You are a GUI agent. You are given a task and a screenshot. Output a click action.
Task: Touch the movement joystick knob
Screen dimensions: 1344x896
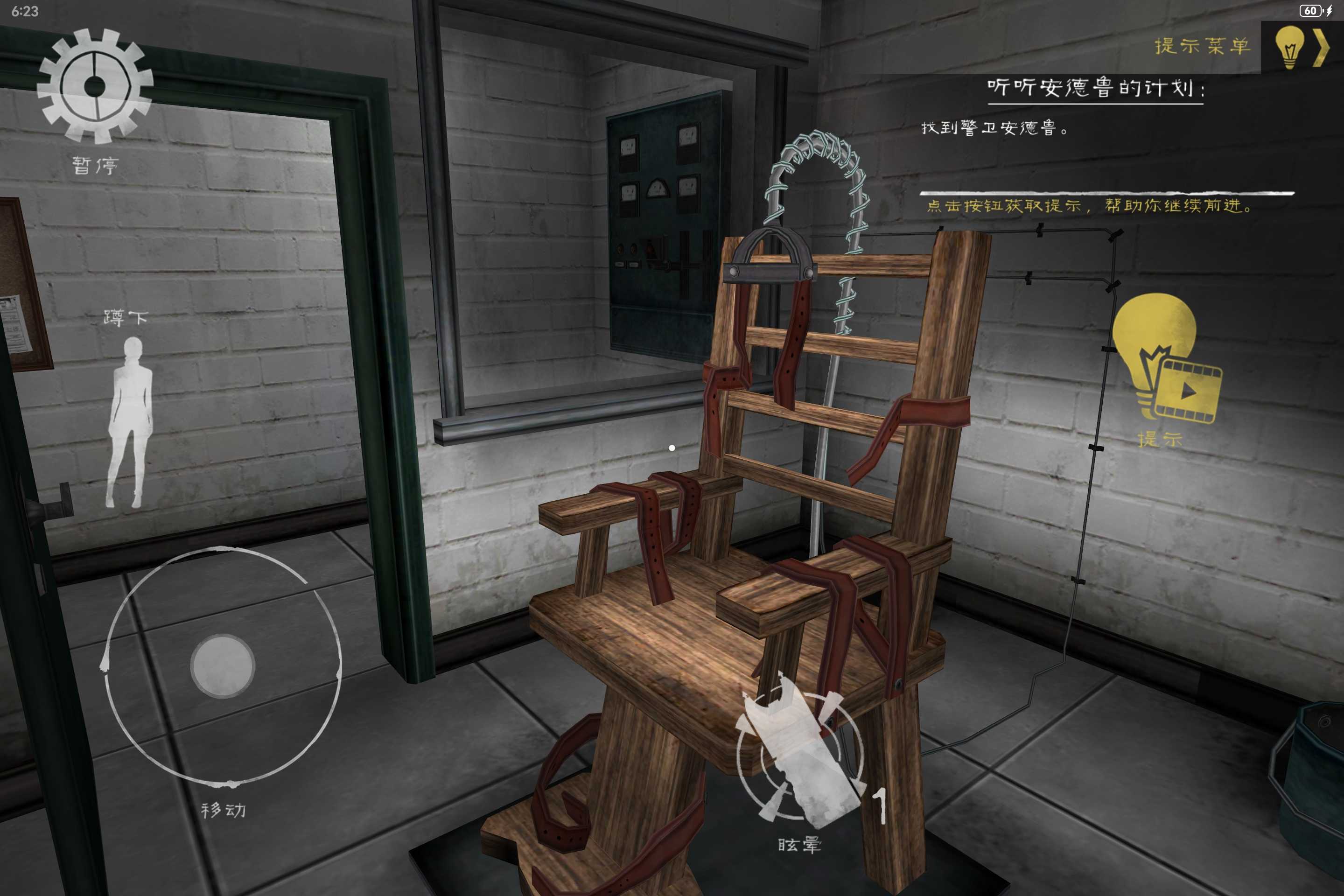click(x=222, y=666)
